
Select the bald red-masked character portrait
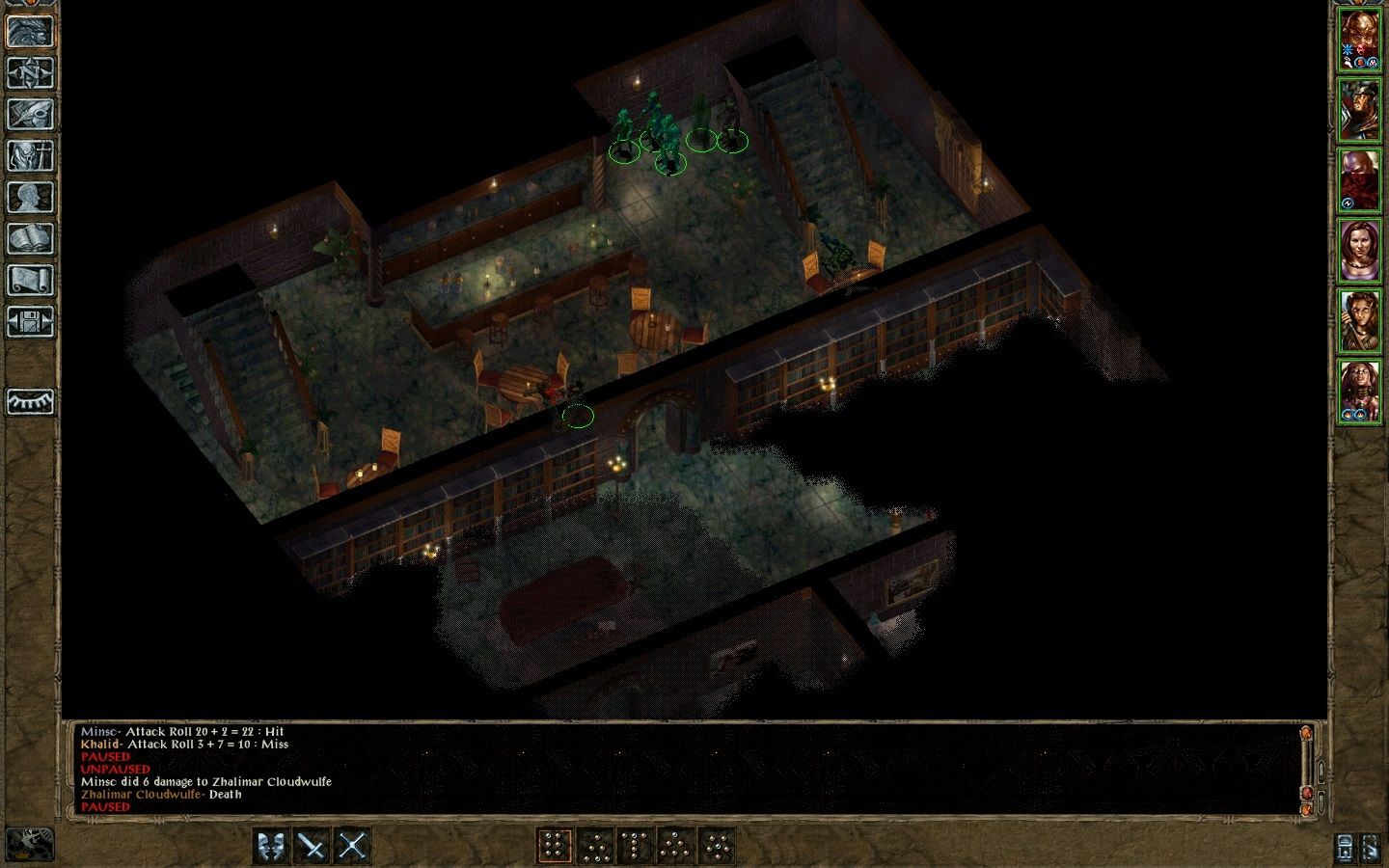coord(1359,180)
